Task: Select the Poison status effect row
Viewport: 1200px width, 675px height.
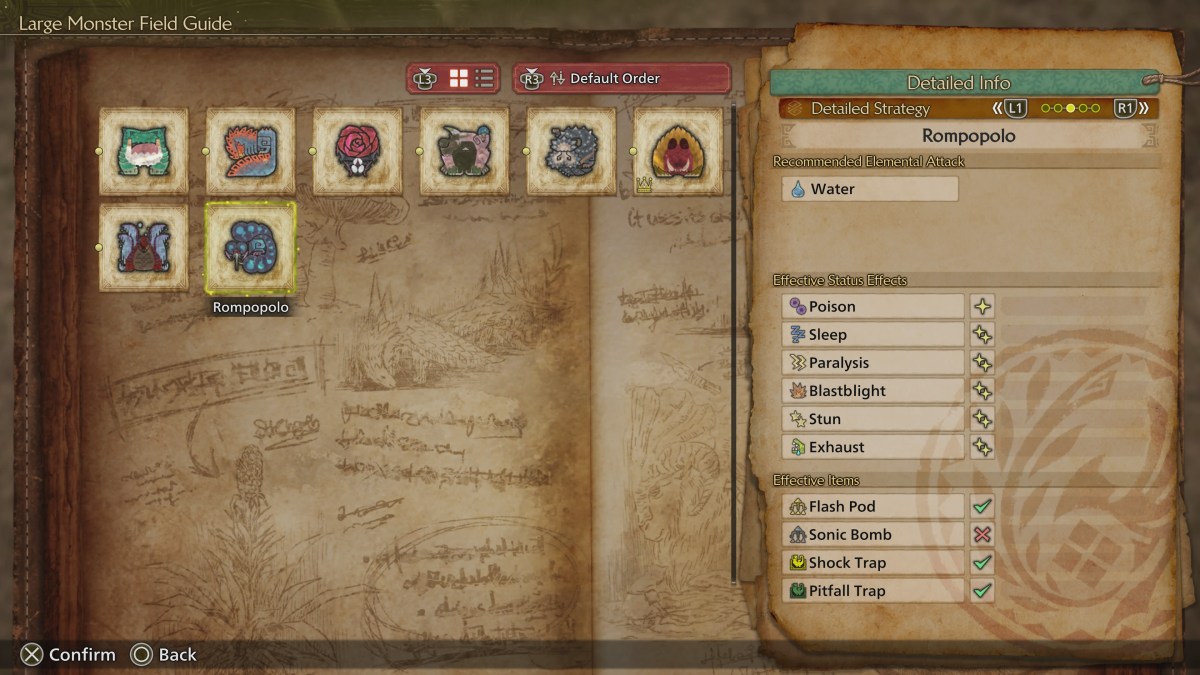Action: [x=873, y=307]
